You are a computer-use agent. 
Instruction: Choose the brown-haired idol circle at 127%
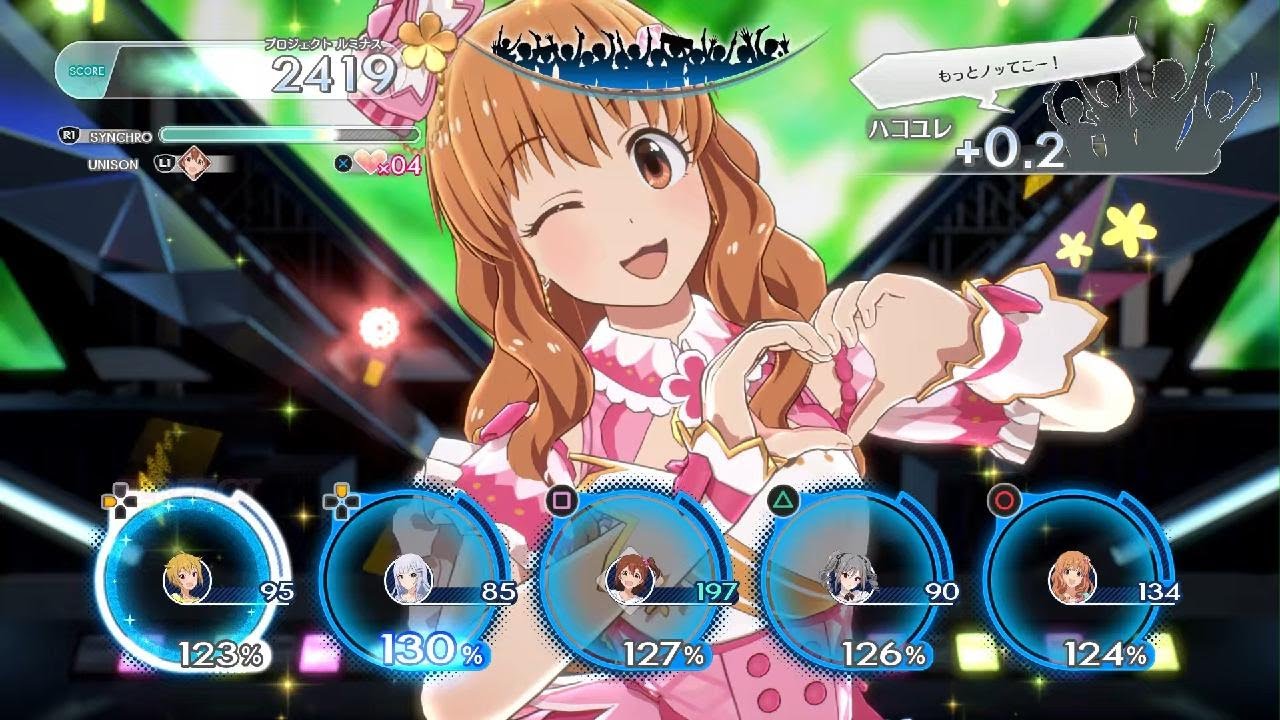631,580
